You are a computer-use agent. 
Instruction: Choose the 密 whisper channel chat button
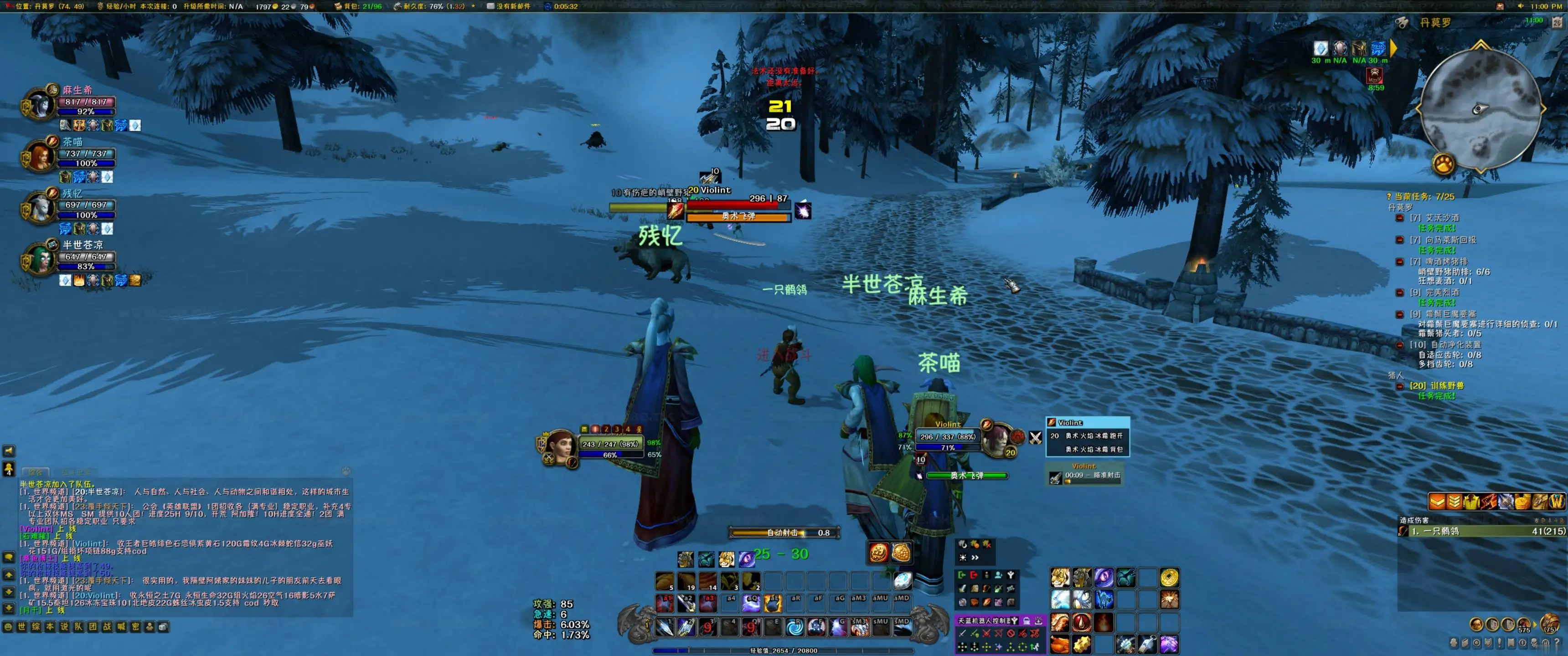point(135,626)
